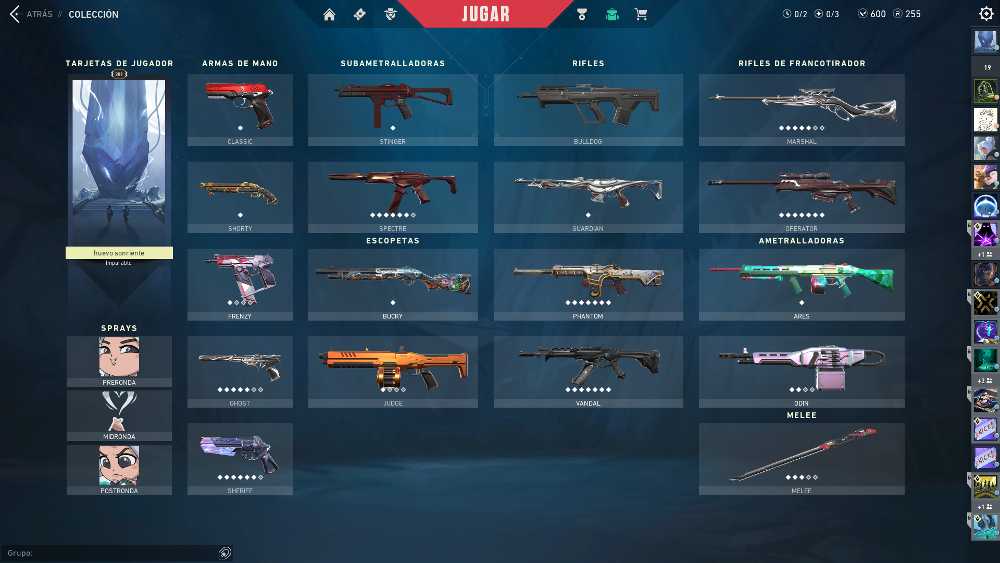Start a match with the JUGAR button
1000x563 pixels.
coord(486,14)
